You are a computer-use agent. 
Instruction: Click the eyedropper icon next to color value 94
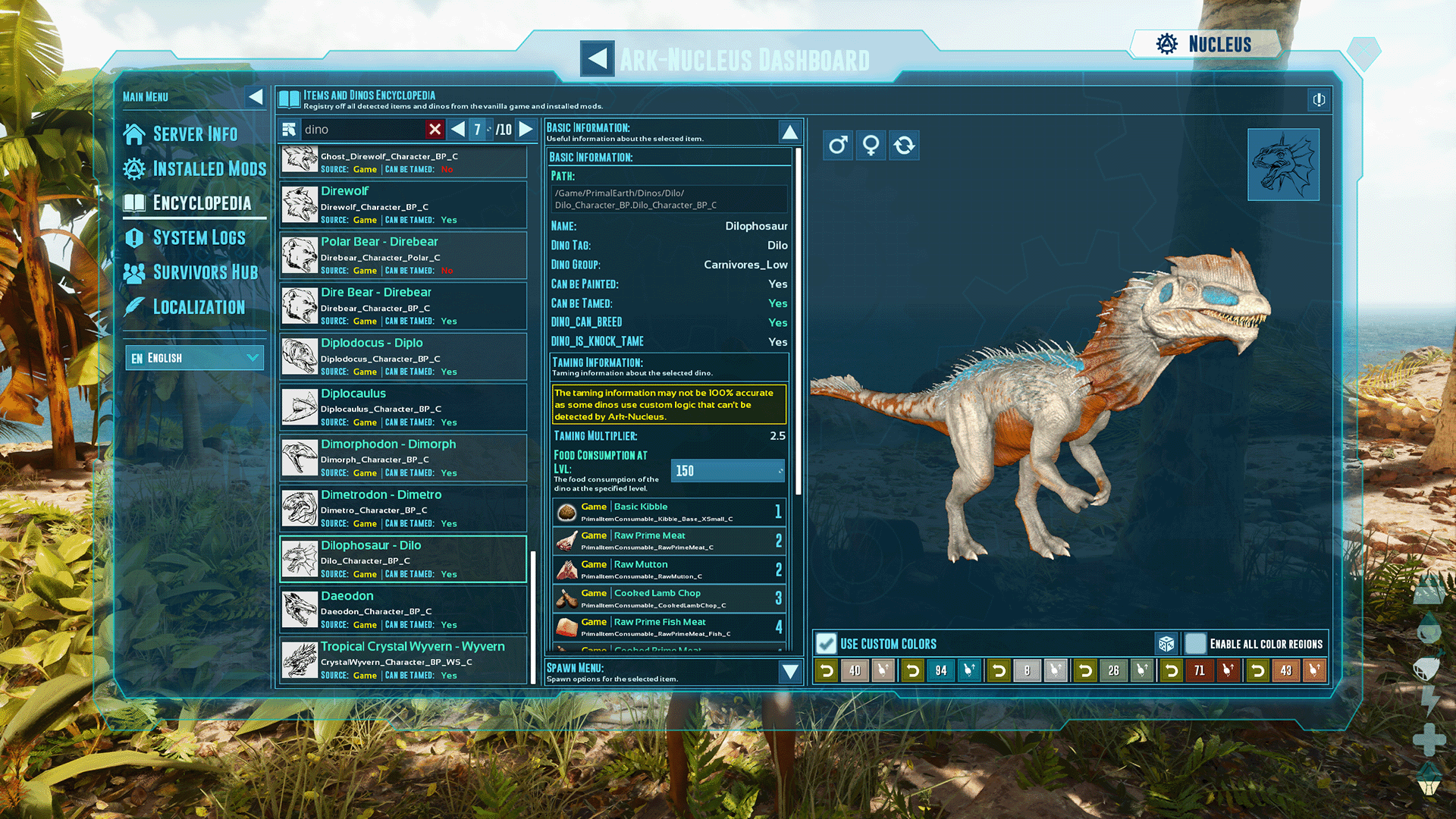click(x=968, y=670)
